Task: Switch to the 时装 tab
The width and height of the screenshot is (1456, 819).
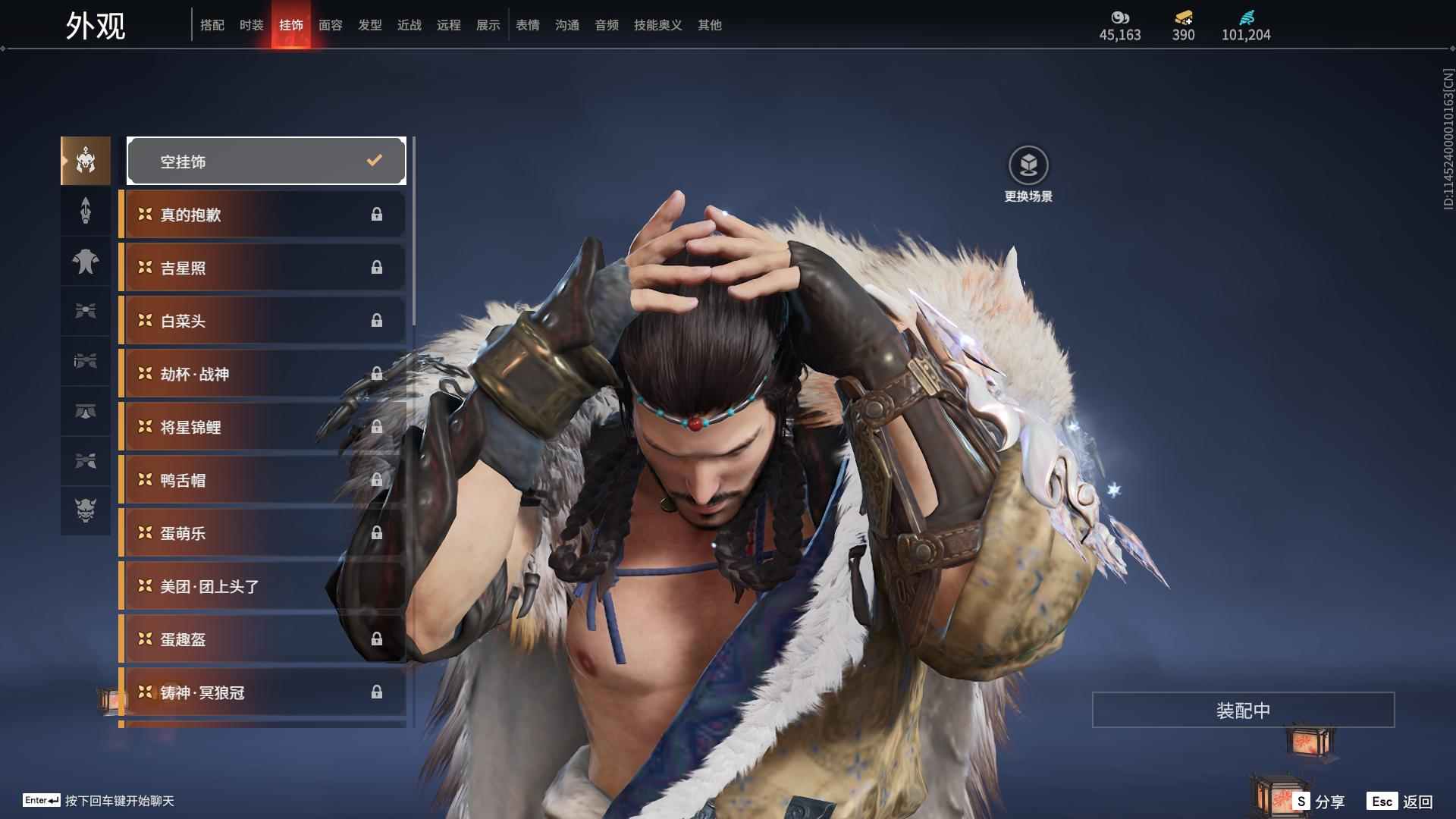Action: 251,25
